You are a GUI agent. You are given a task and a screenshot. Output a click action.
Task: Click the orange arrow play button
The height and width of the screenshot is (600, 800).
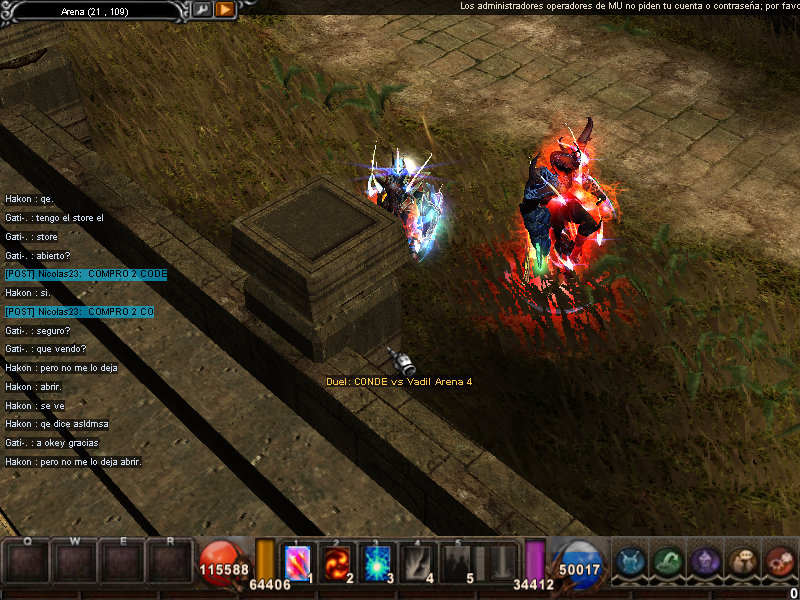[225, 9]
